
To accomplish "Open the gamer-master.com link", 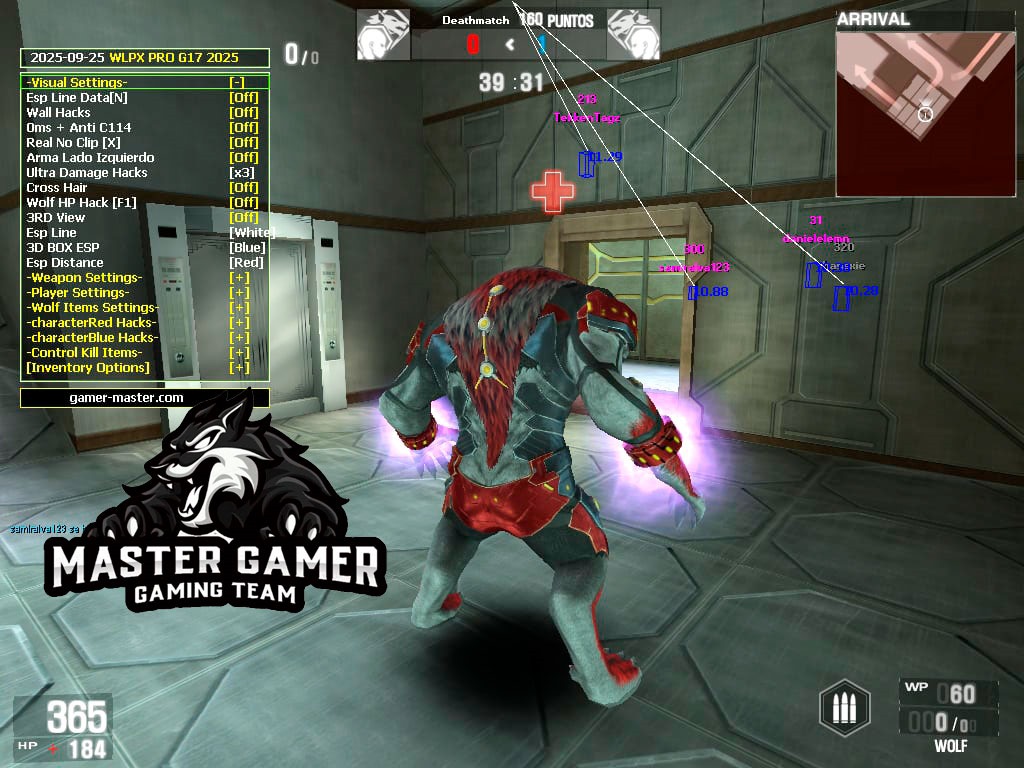I will click(x=144, y=398).
